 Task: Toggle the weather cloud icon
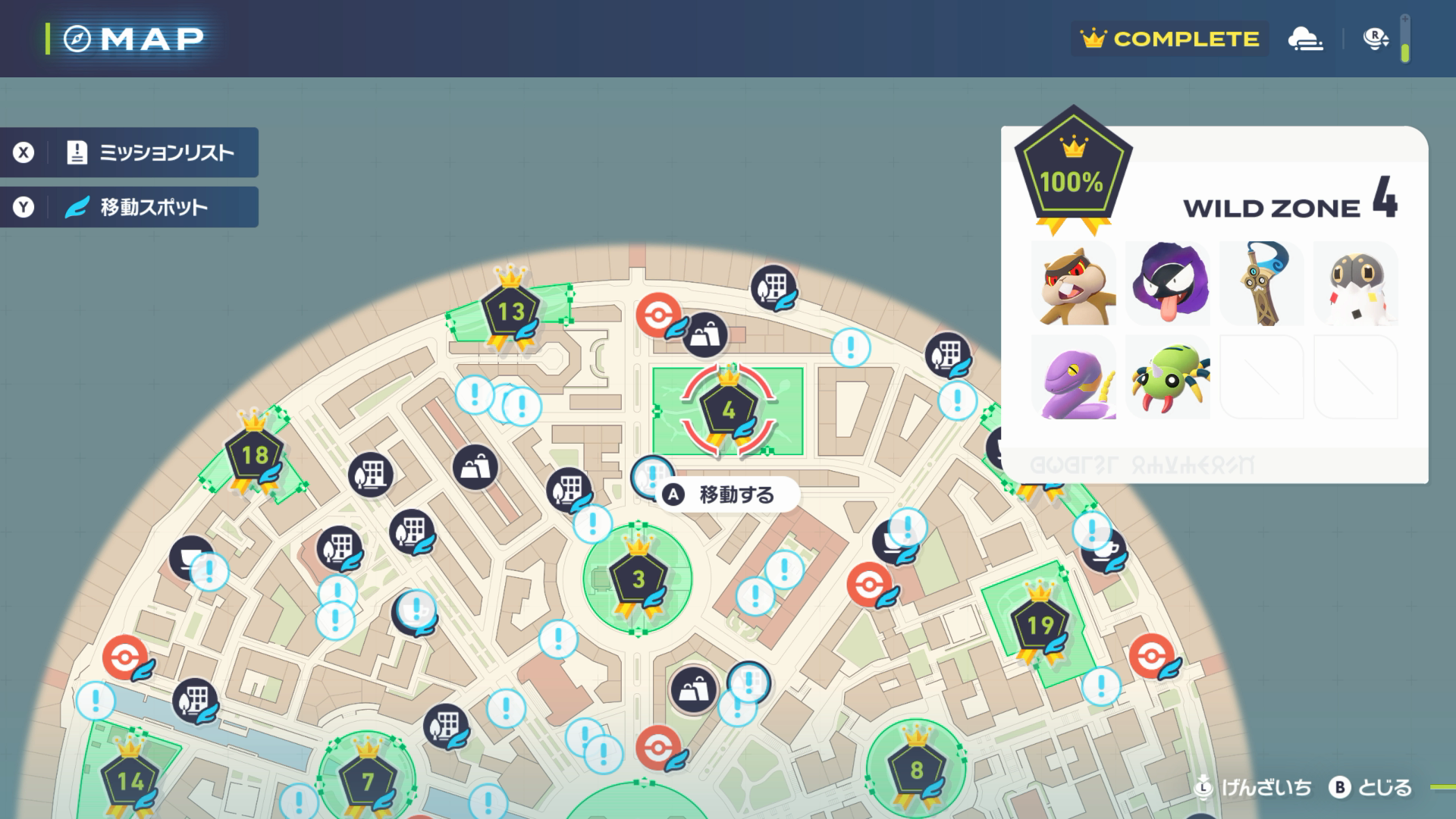[1305, 39]
